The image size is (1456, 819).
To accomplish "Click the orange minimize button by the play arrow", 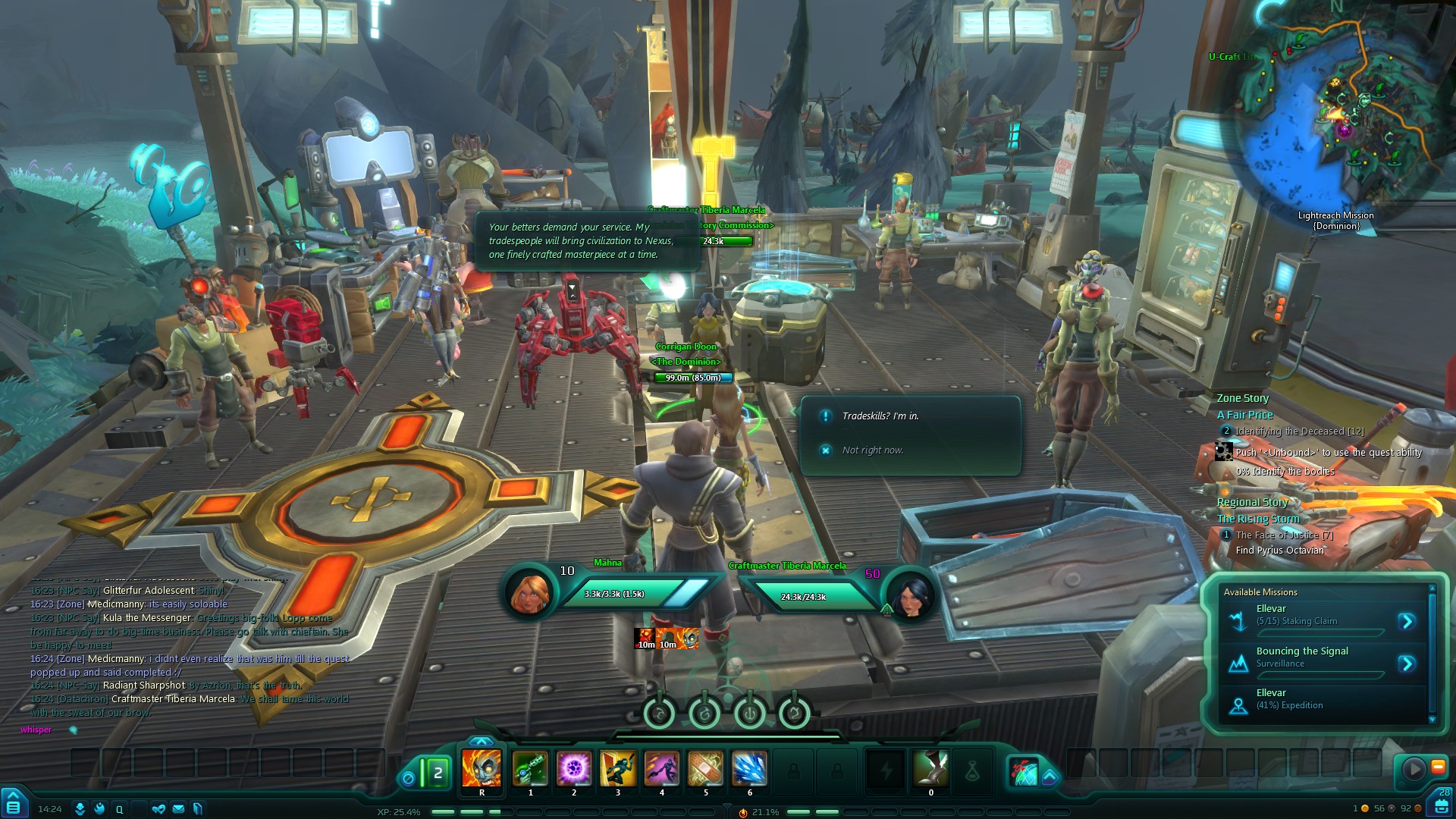I will pyautogui.click(x=1438, y=767).
